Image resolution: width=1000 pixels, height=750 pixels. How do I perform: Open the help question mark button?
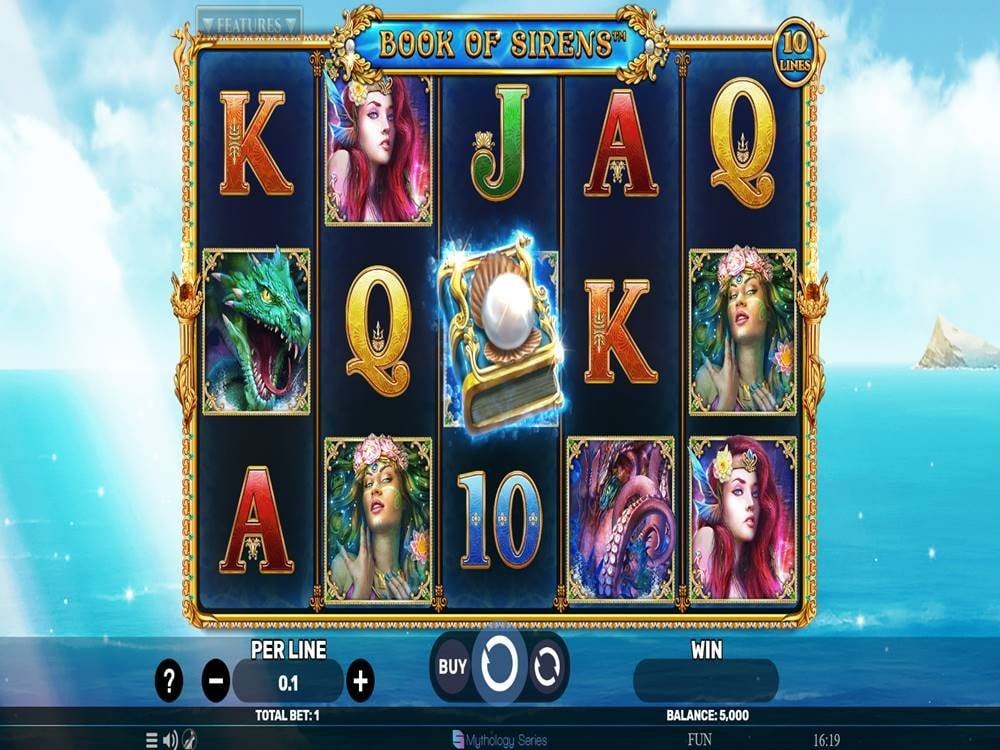pyautogui.click(x=169, y=682)
